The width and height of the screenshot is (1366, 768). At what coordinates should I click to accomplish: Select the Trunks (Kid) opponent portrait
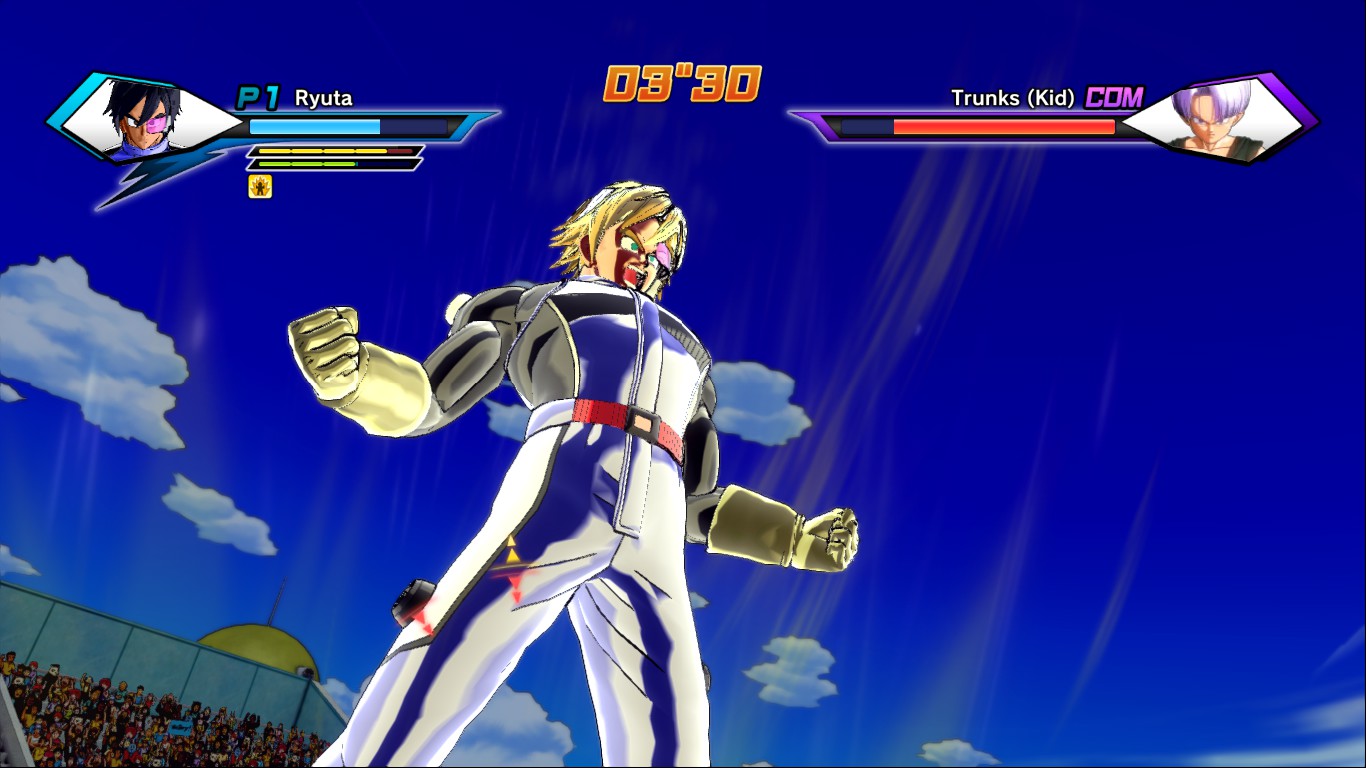(x=1215, y=118)
